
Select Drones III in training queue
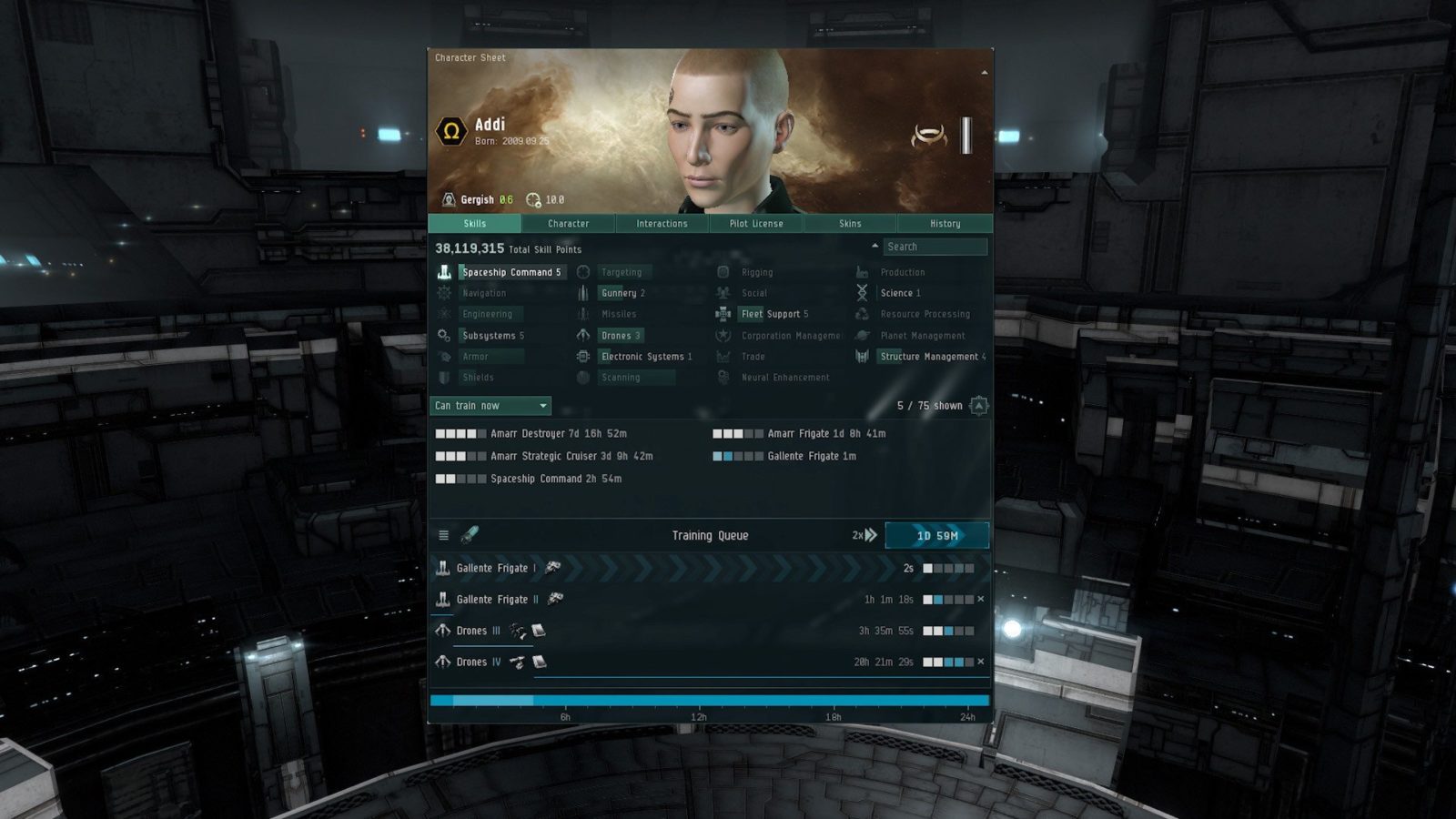(479, 631)
